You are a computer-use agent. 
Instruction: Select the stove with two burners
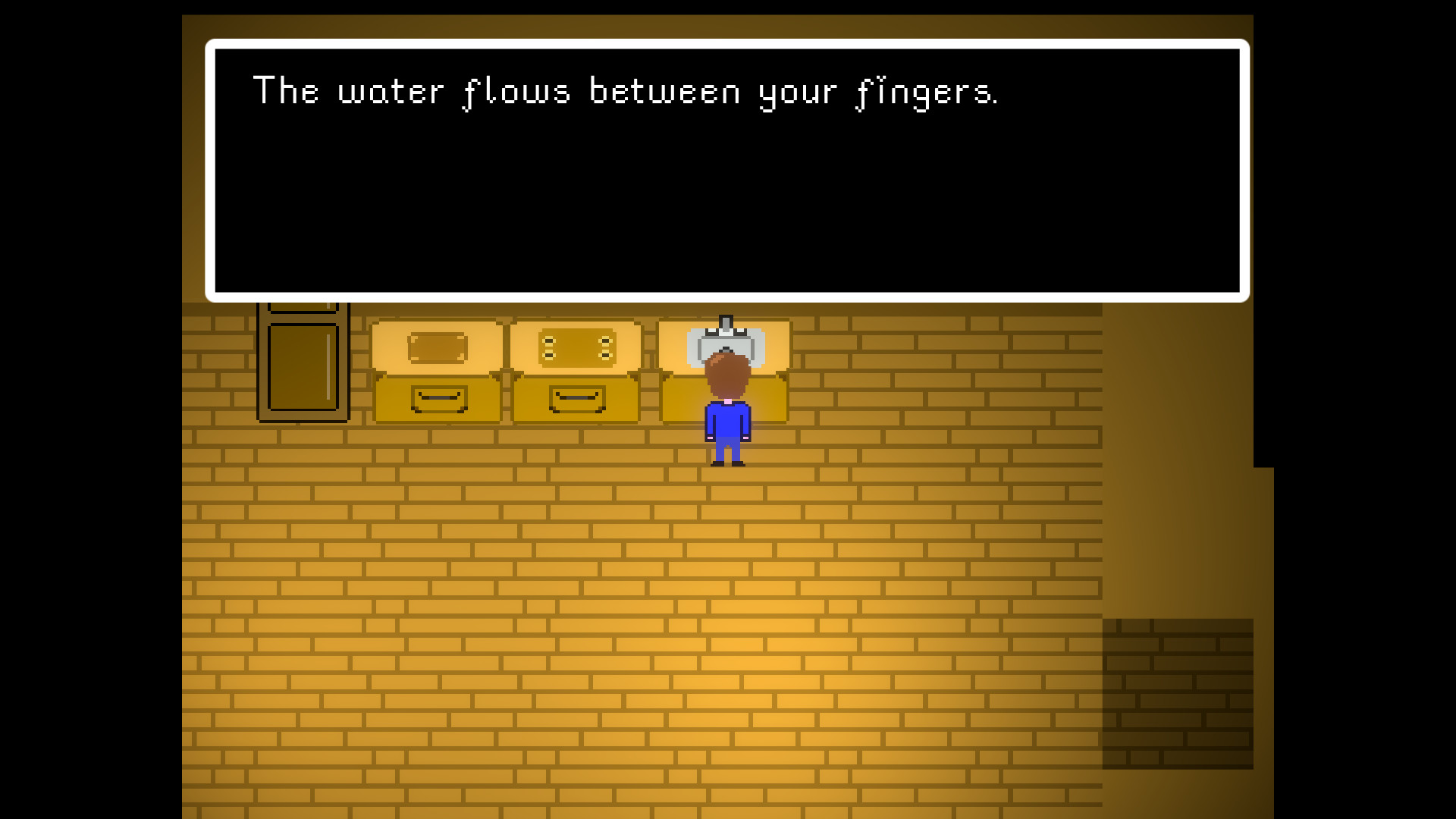(576, 347)
